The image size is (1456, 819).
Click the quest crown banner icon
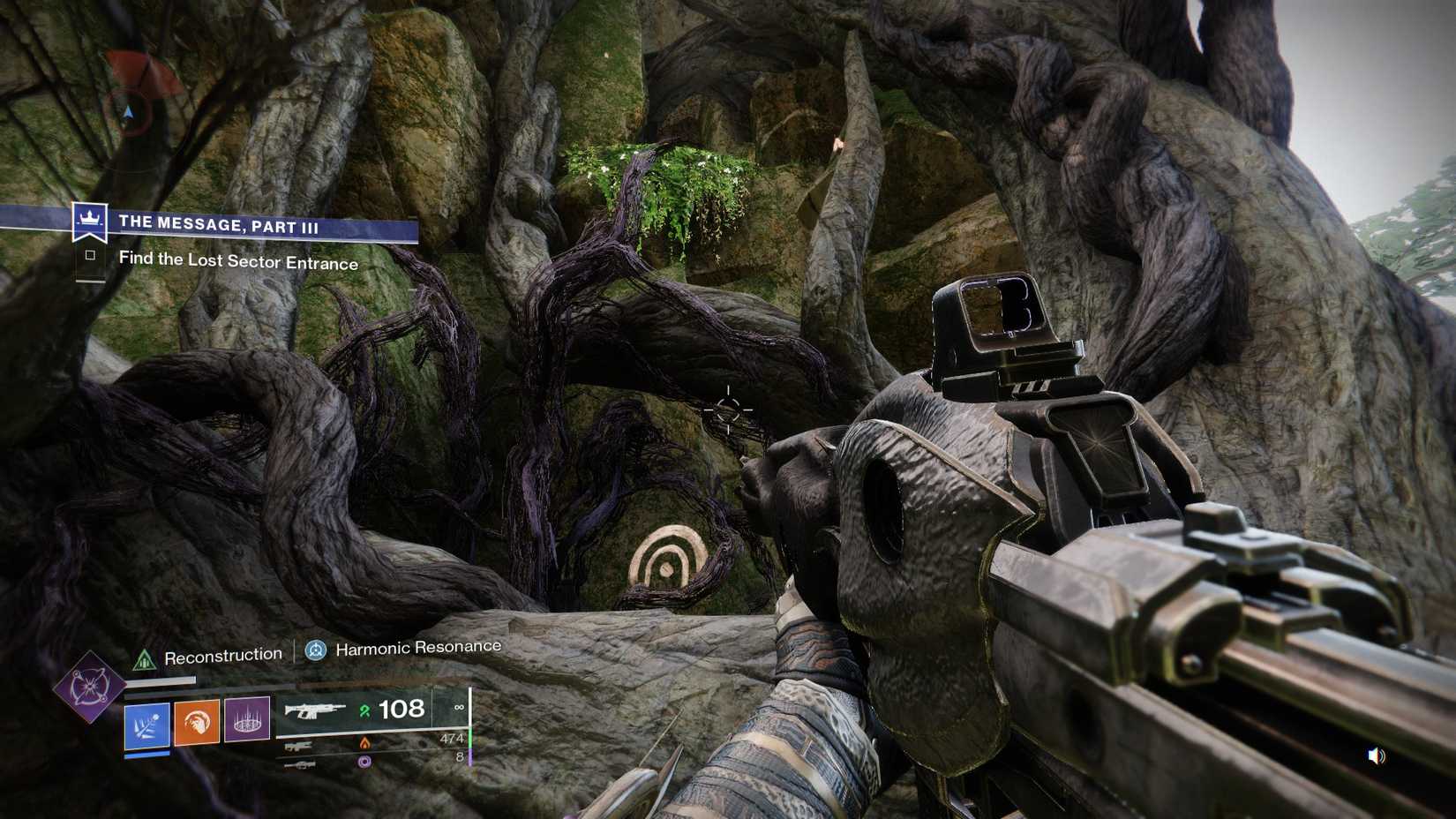89,220
